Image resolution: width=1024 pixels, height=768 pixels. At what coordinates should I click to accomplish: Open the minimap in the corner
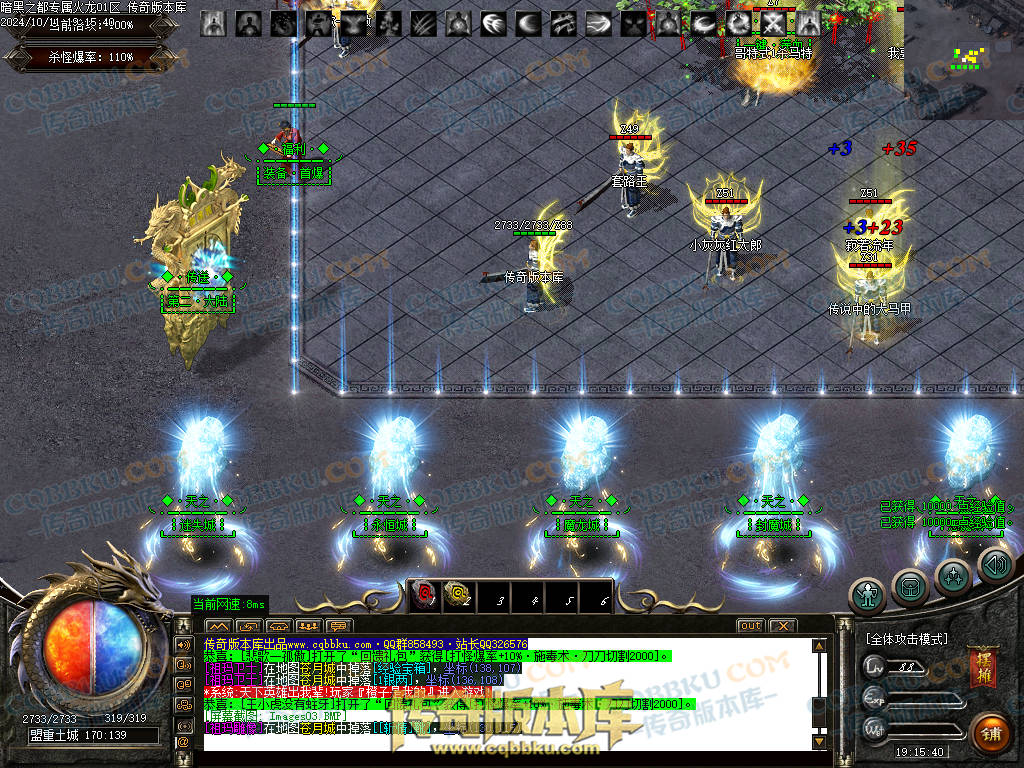point(965,58)
